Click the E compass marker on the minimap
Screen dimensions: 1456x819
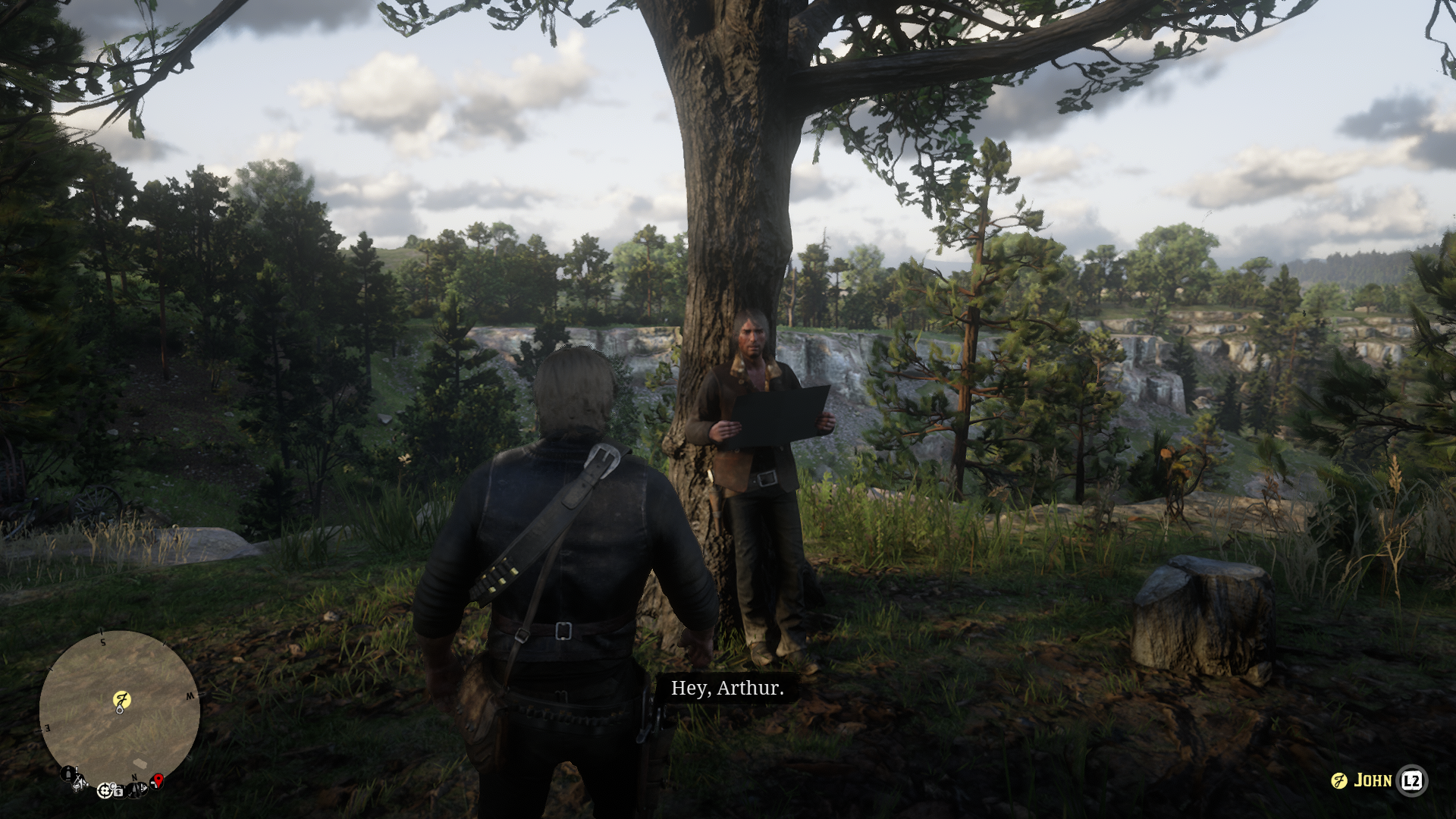[x=48, y=726]
